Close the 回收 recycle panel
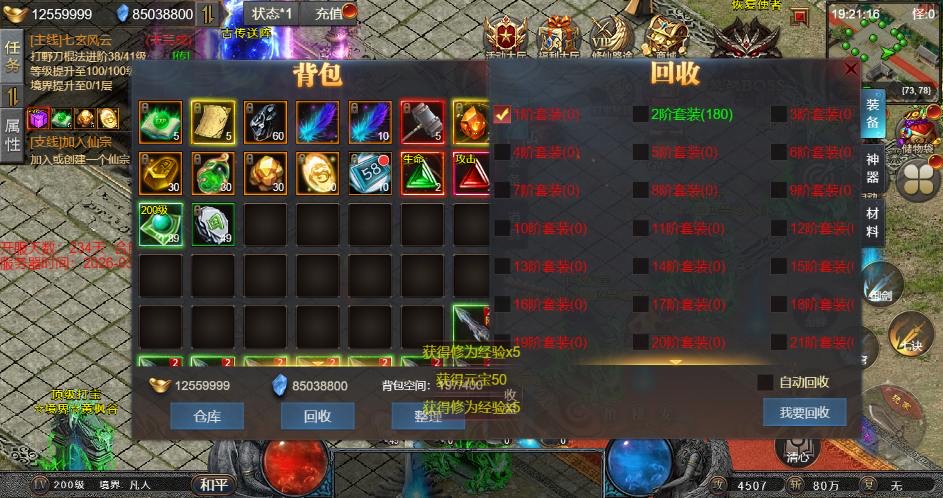The image size is (943, 498). click(851, 70)
